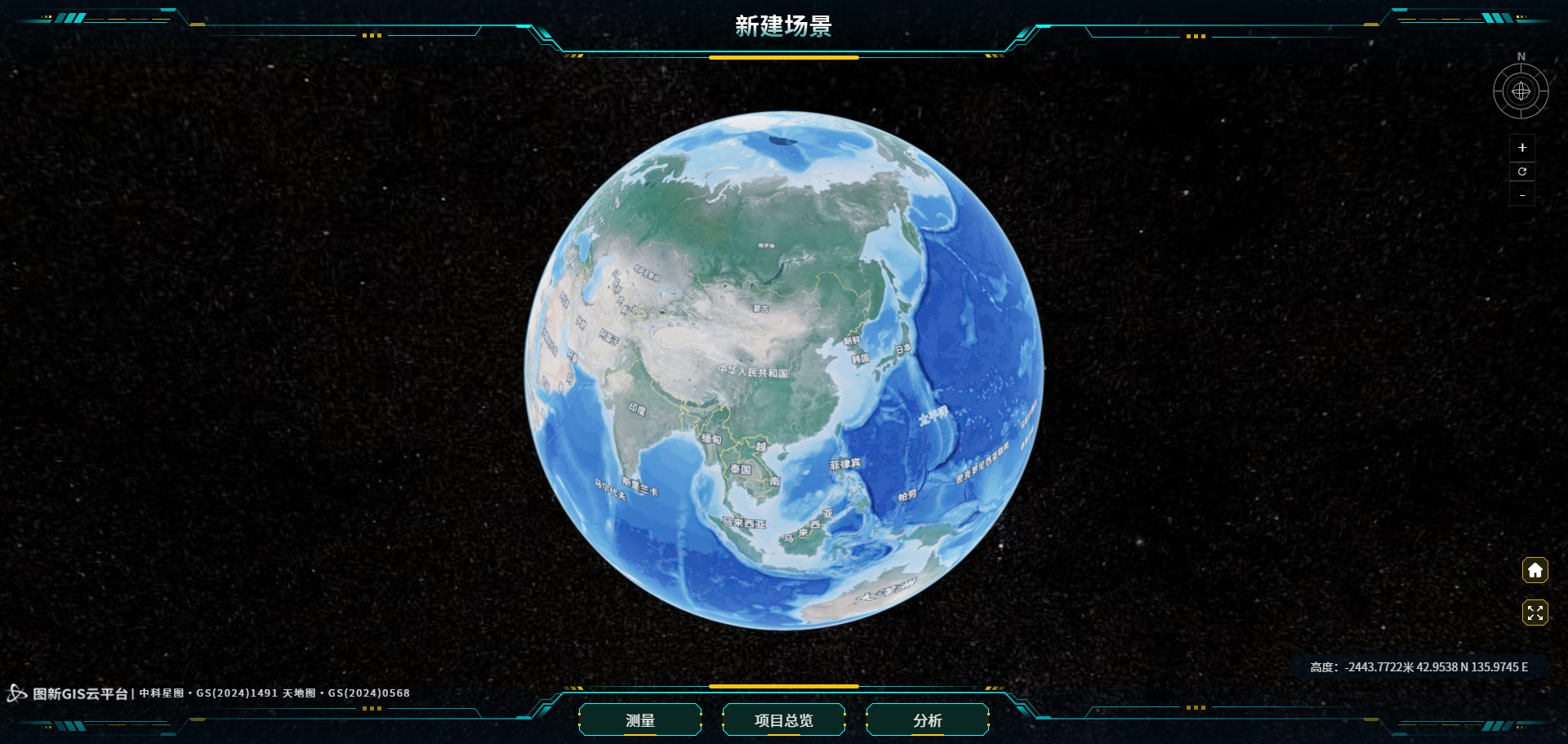Image resolution: width=1568 pixels, height=744 pixels.
Task: Enter fullscreen with the expand-arrows icon
Action: click(1535, 612)
